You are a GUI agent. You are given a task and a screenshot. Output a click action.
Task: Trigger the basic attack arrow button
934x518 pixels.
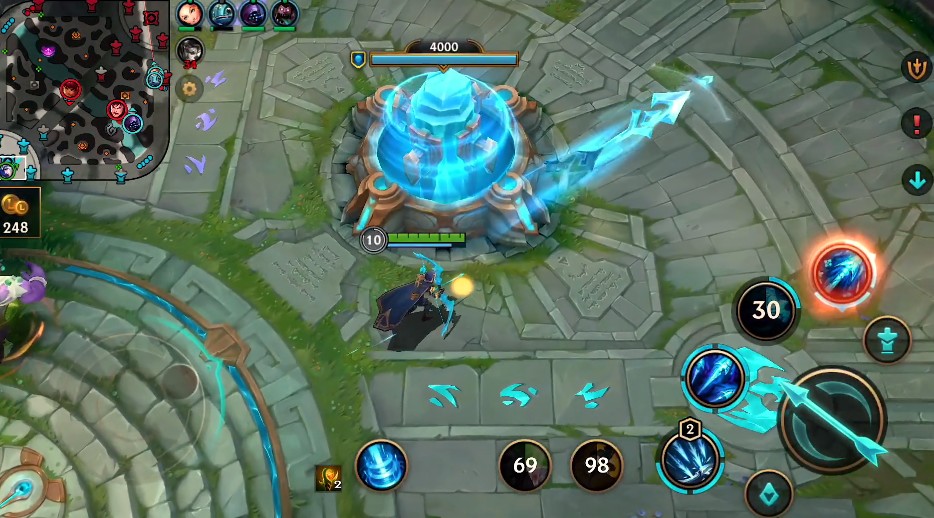[x=831, y=420]
